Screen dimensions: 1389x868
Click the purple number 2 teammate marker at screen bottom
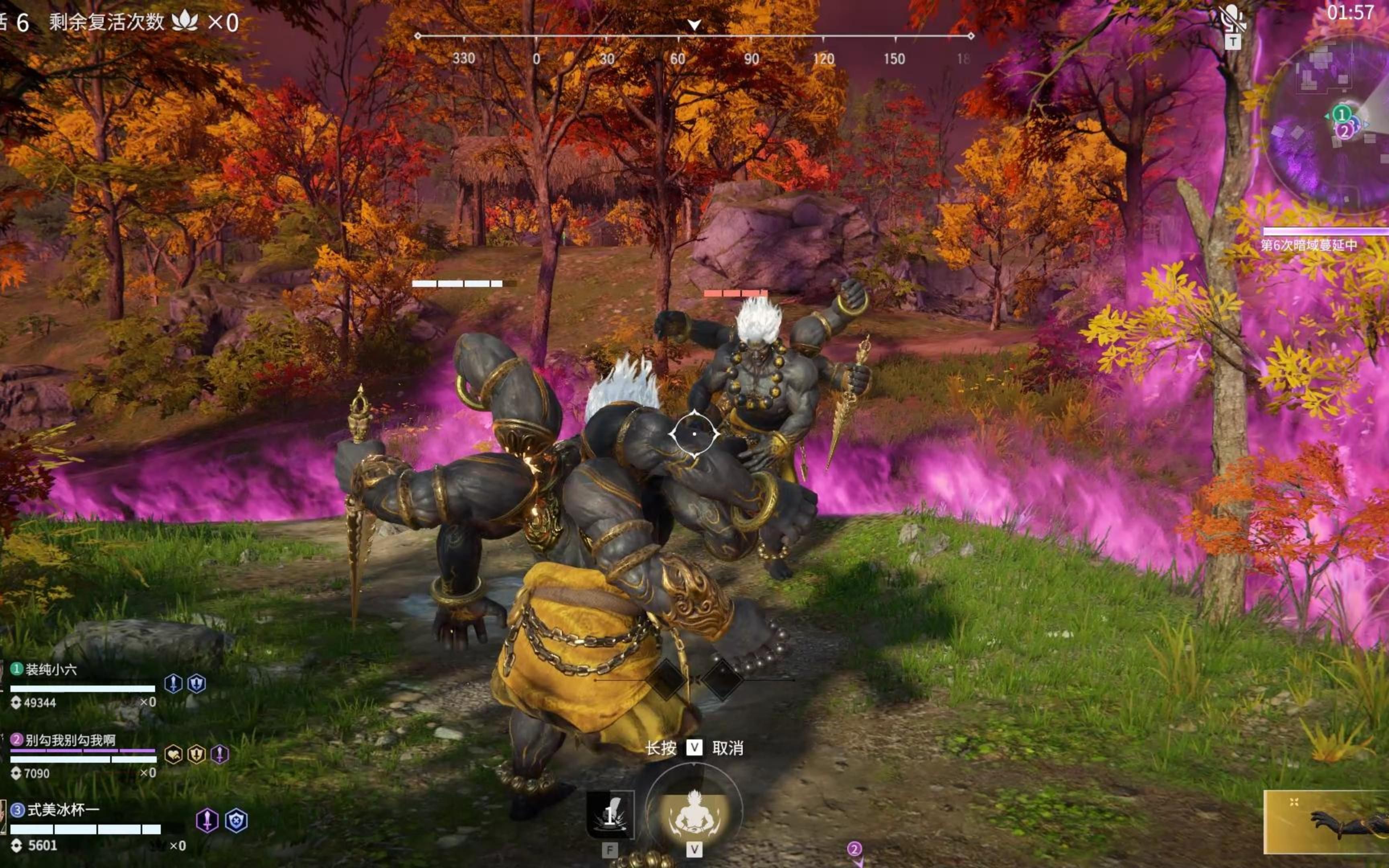(x=854, y=848)
